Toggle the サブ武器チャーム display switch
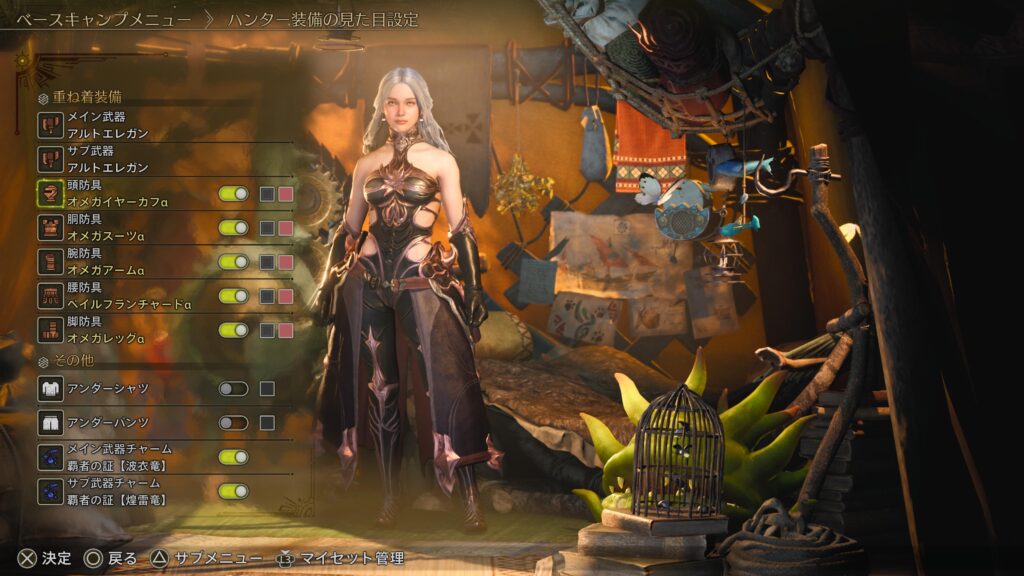The height and width of the screenshot is (576, 1024). 233,491
